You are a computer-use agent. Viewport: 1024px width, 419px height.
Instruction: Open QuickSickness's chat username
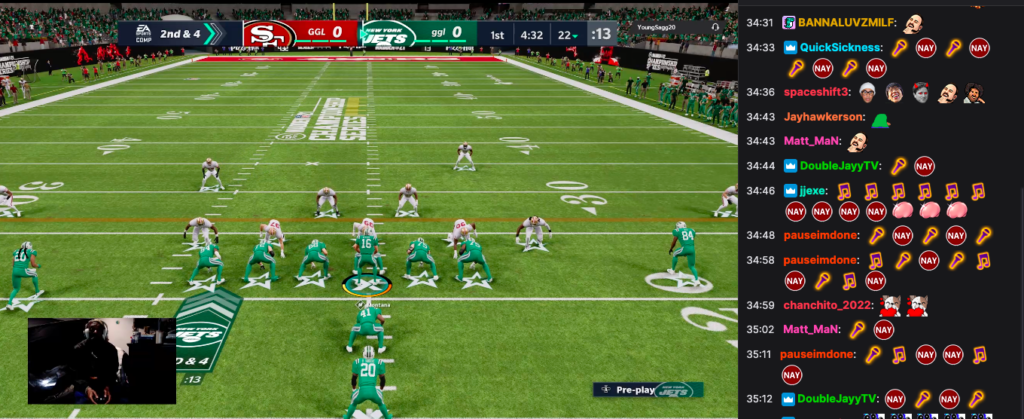(x=841, y=47)
